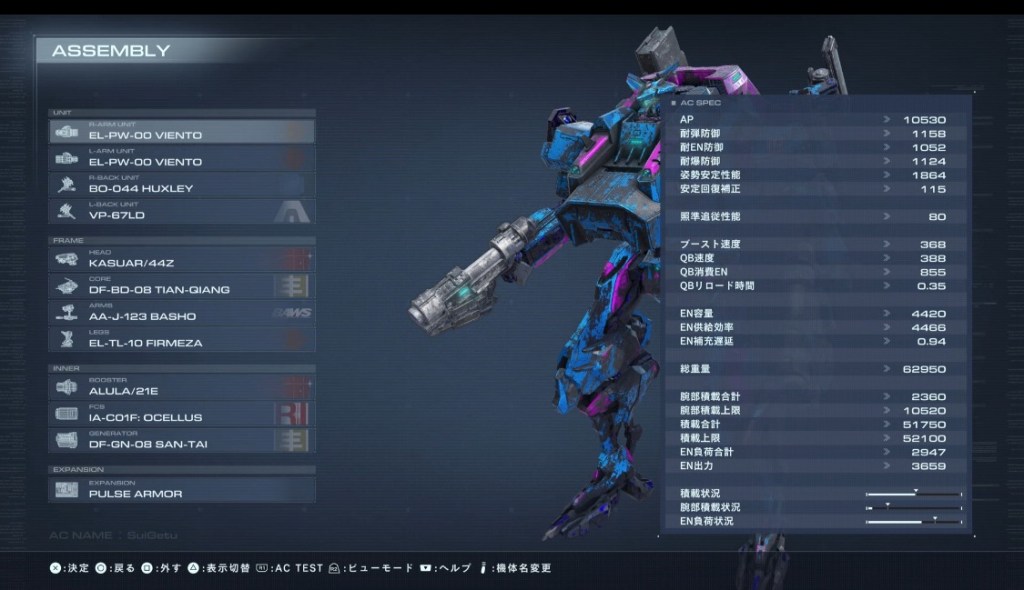
Task: Change the KASUAR/44Z head part
Action: coord(181,259)
